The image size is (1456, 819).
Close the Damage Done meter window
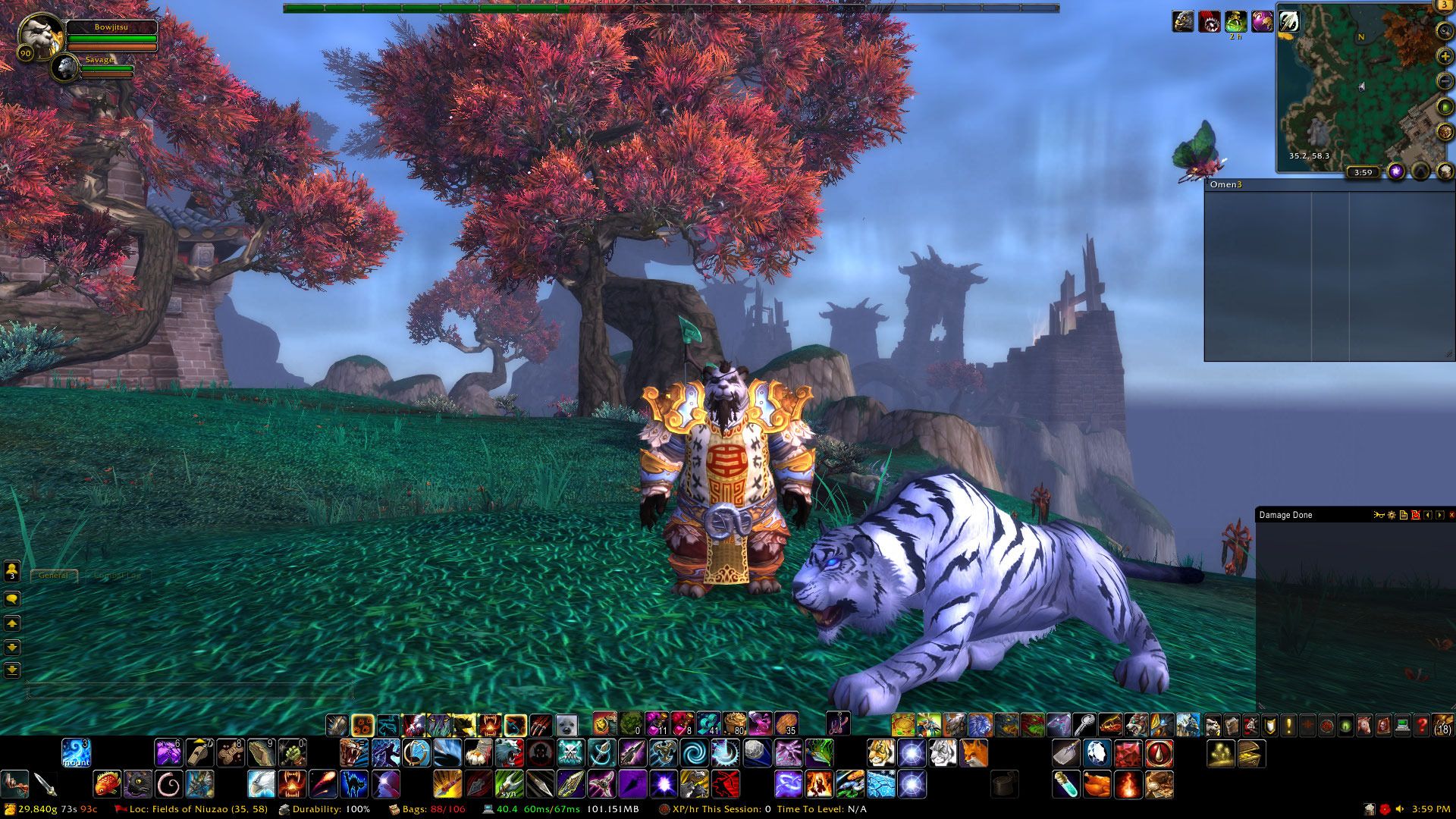click(1451, 515)
